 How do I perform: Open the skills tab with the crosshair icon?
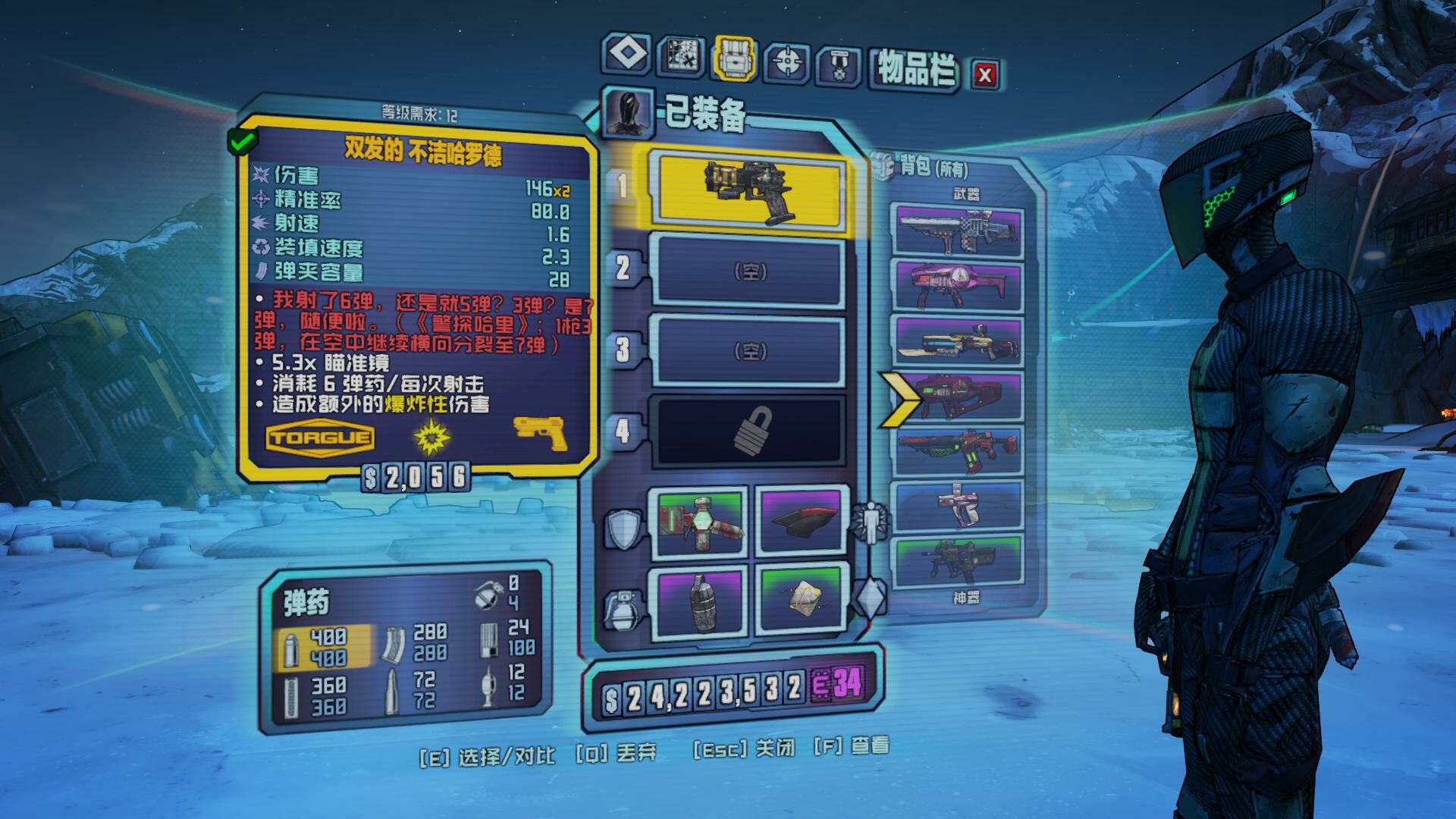tap(788, 60)
